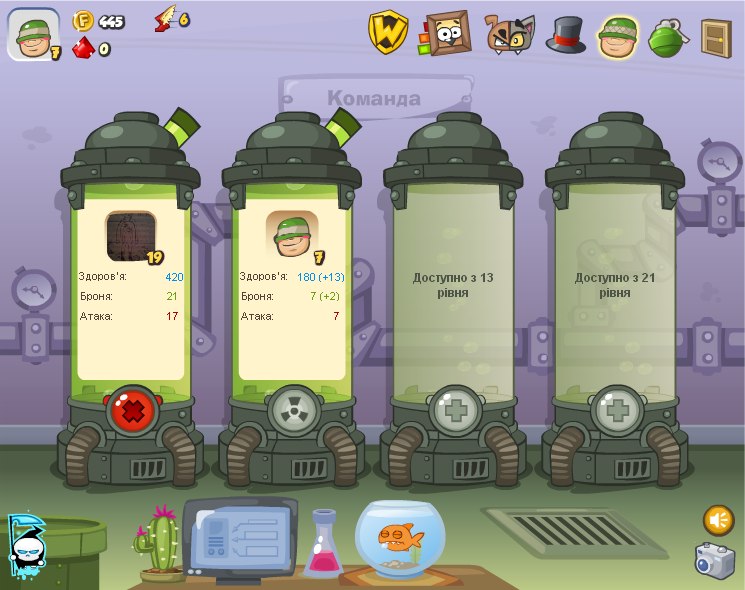Open the framed creature portrait icon

[448, 34]
